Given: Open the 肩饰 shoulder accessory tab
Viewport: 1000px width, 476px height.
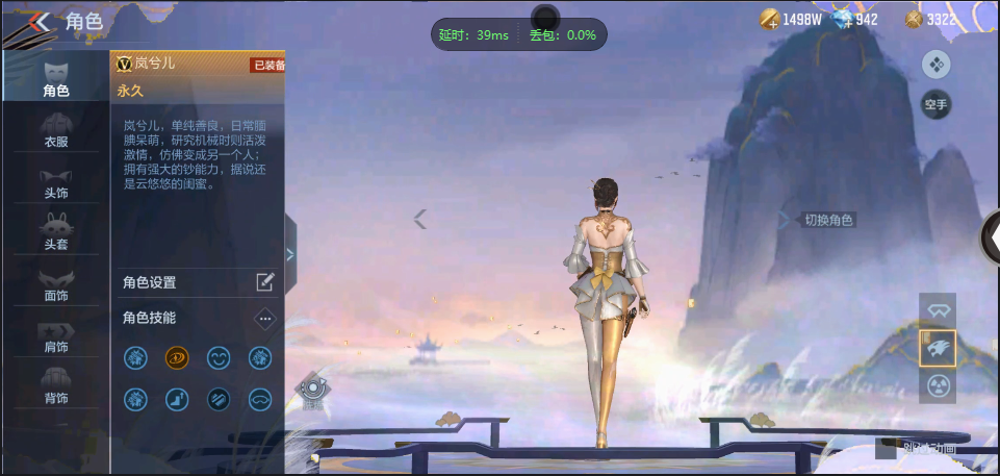Looking at the screenshot, I should pos(55,335).
